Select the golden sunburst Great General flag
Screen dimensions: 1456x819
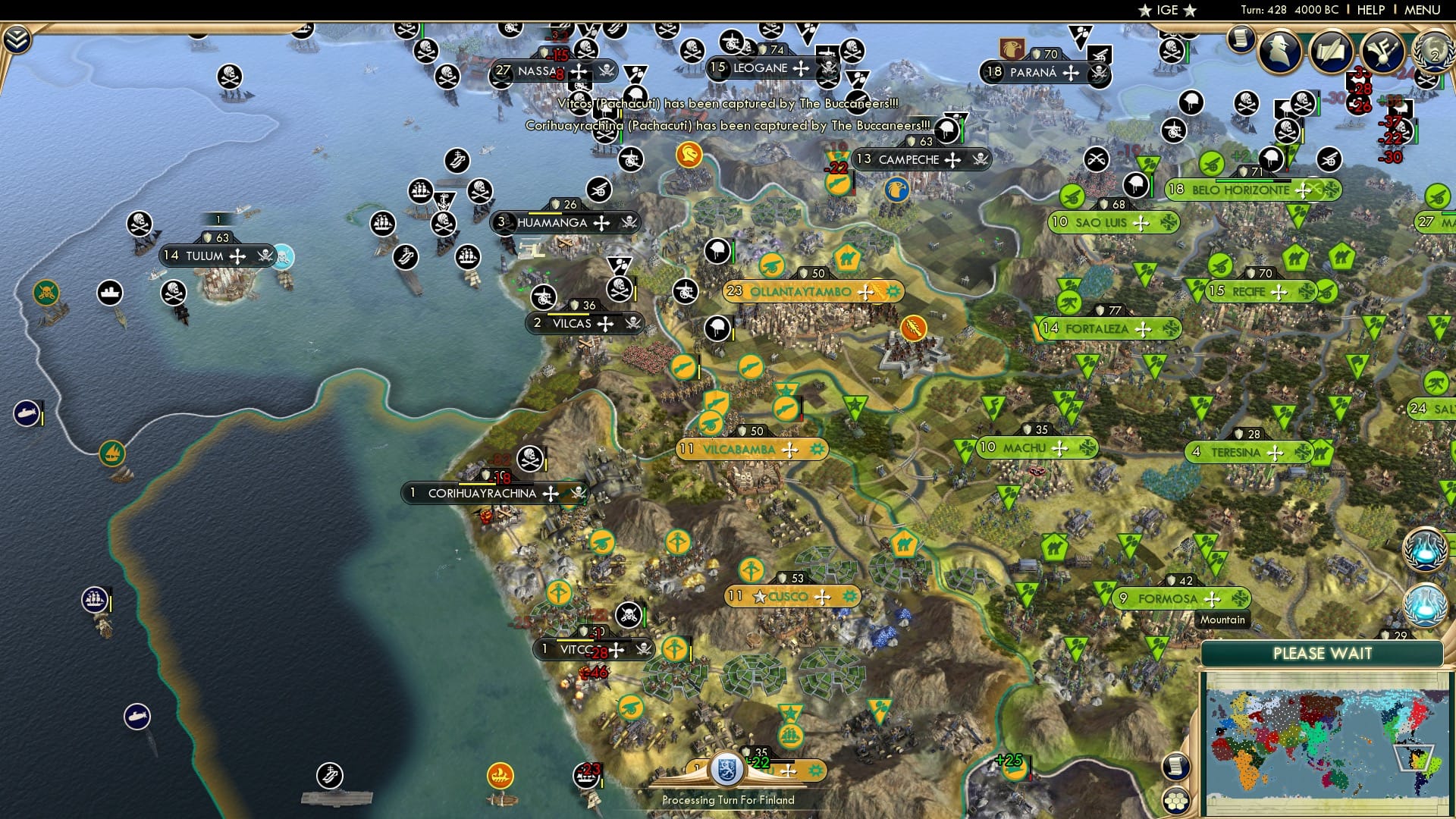coord(912,328)
